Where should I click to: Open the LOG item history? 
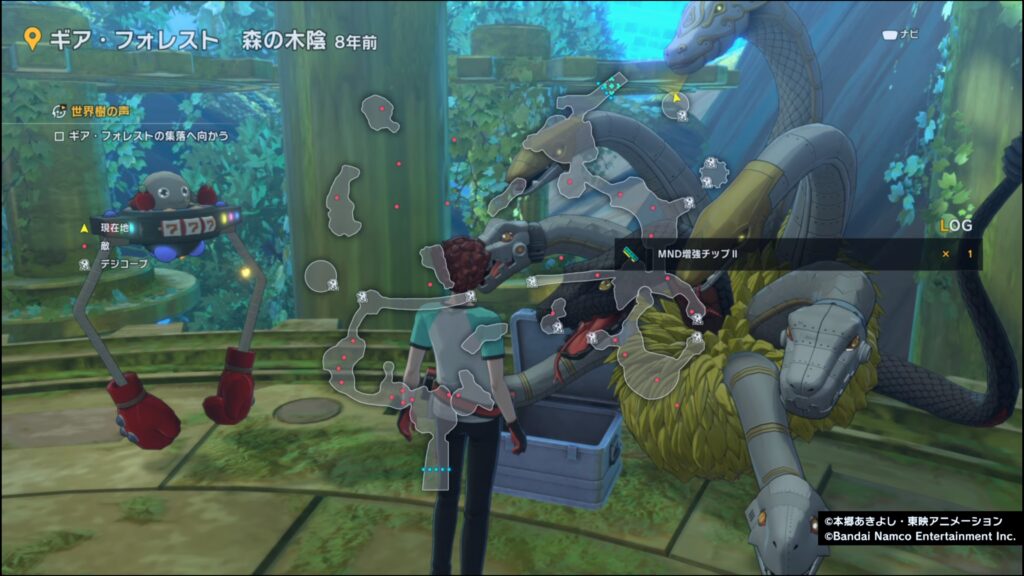[x=950, y=226]
